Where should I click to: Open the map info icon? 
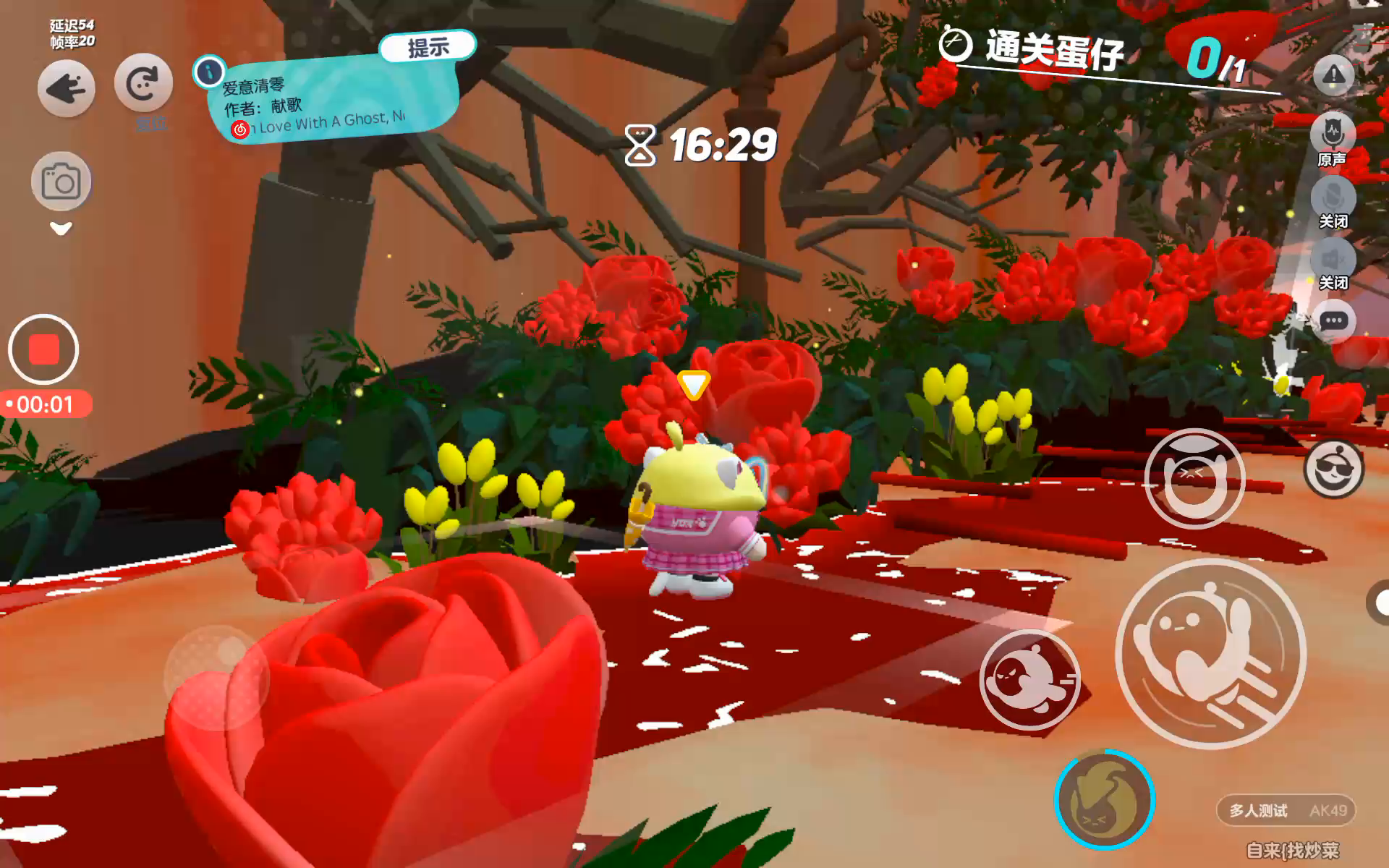point(210,71)
